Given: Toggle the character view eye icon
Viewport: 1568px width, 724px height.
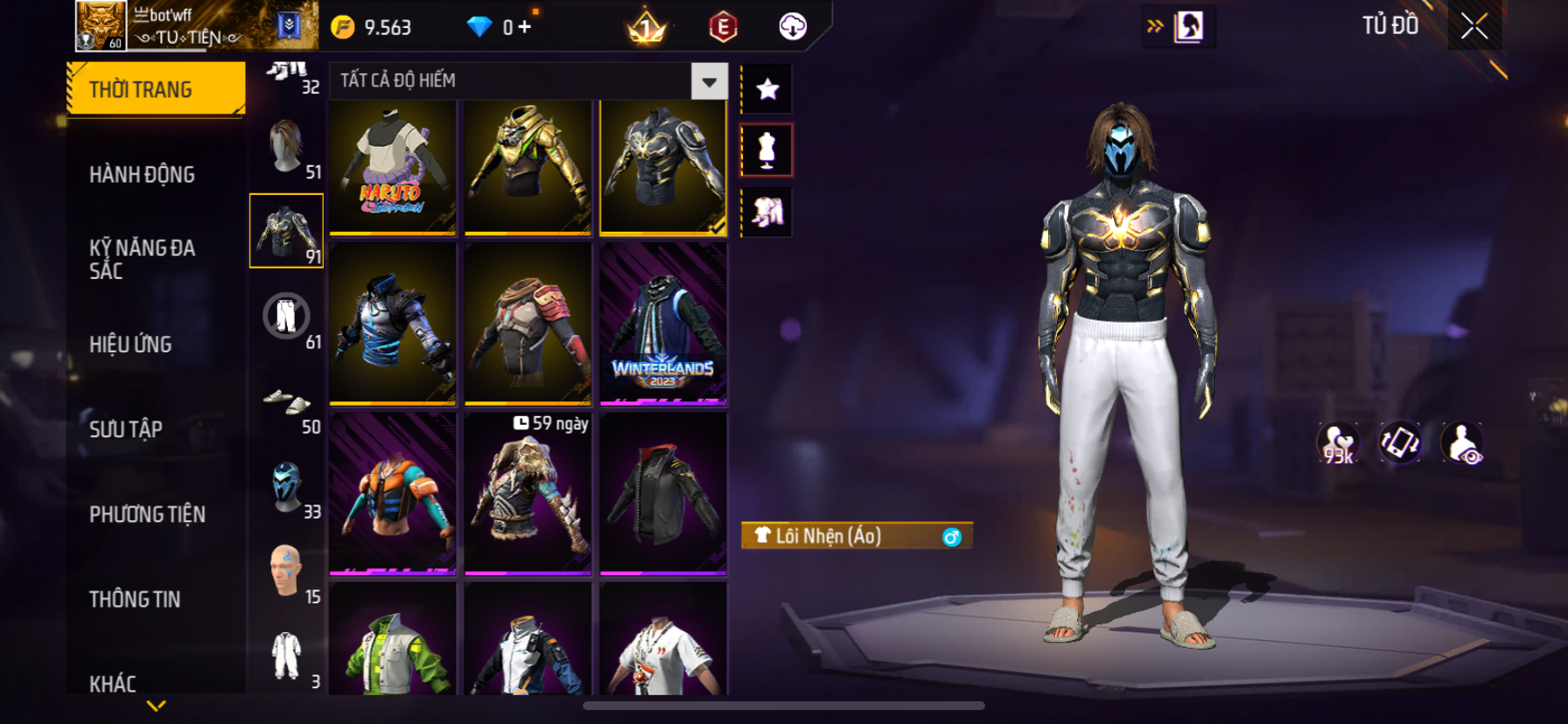Looking at the screenshot, I should (x=1462, y=443).
